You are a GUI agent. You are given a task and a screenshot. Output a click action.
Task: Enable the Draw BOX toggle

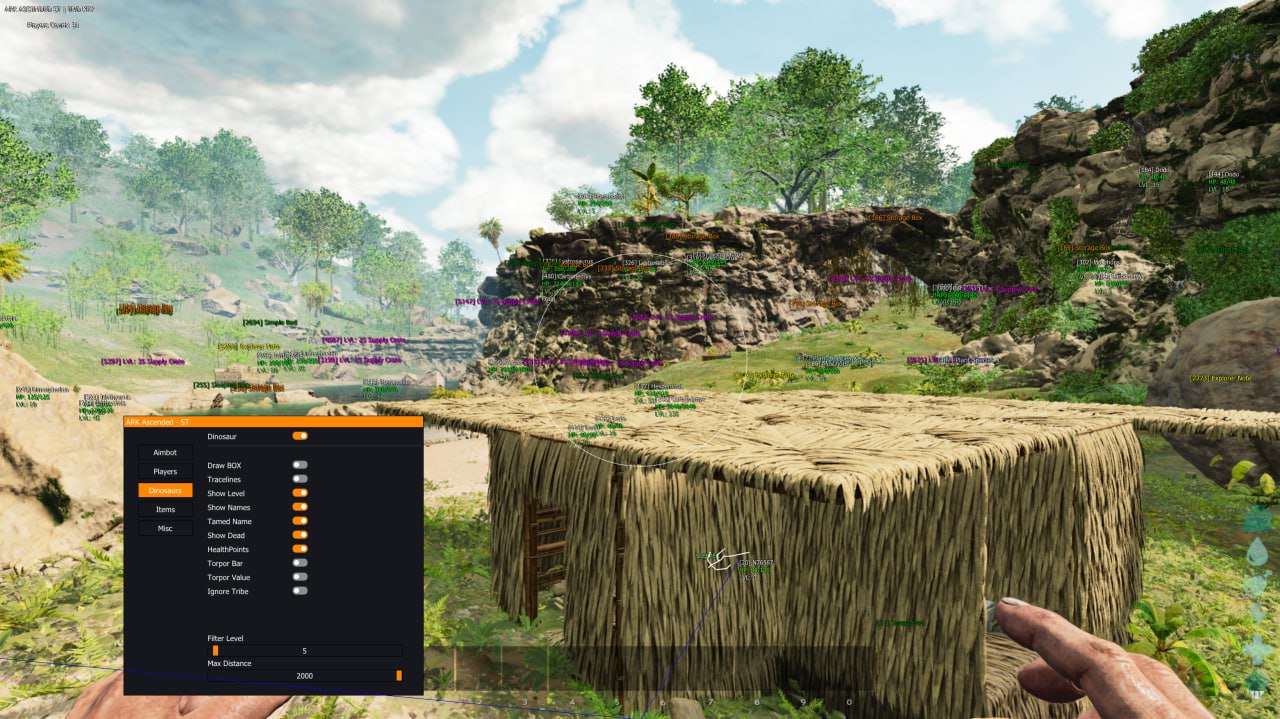tap(300, 465)
